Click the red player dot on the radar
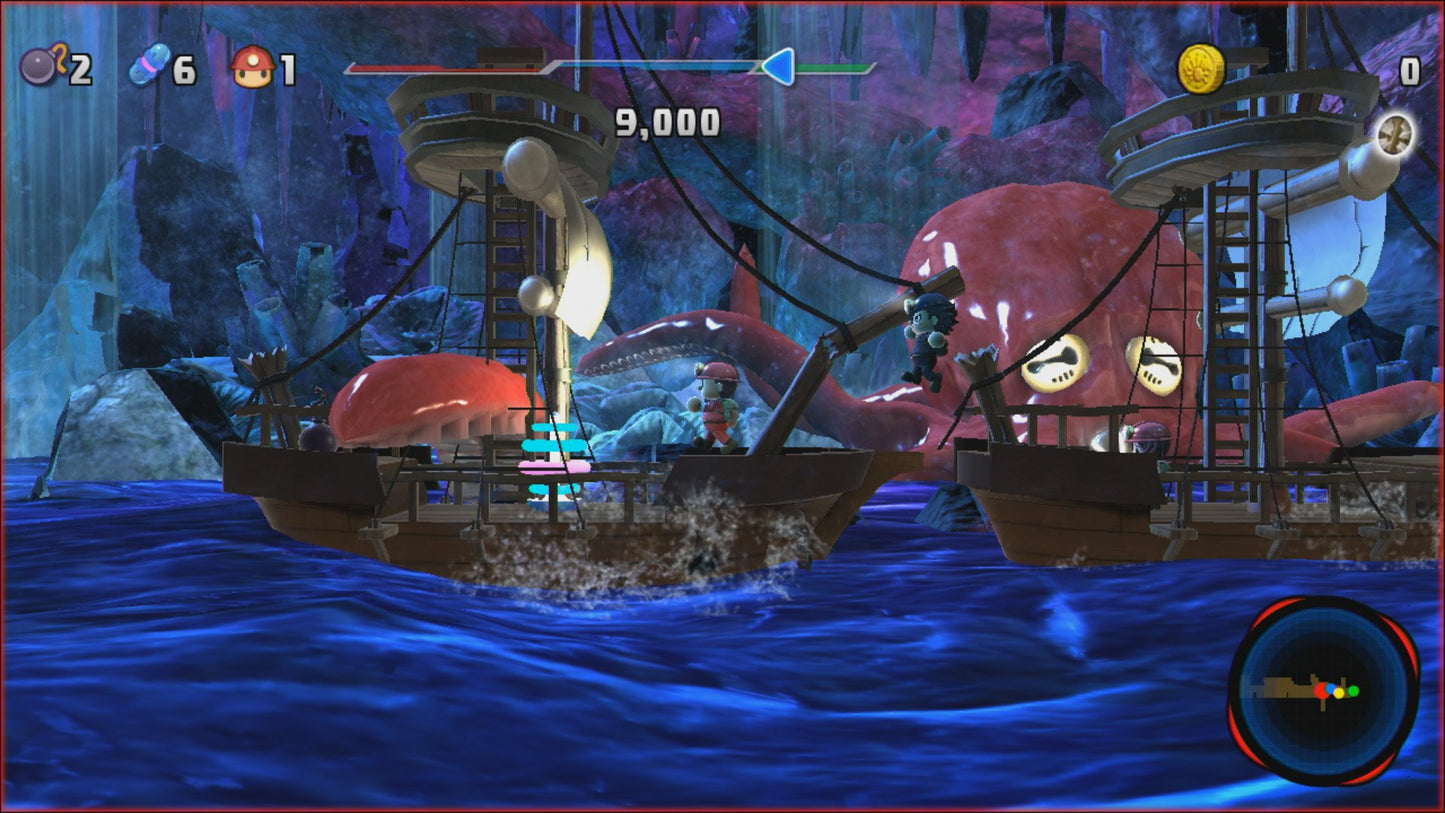 tap(1322, 691)
